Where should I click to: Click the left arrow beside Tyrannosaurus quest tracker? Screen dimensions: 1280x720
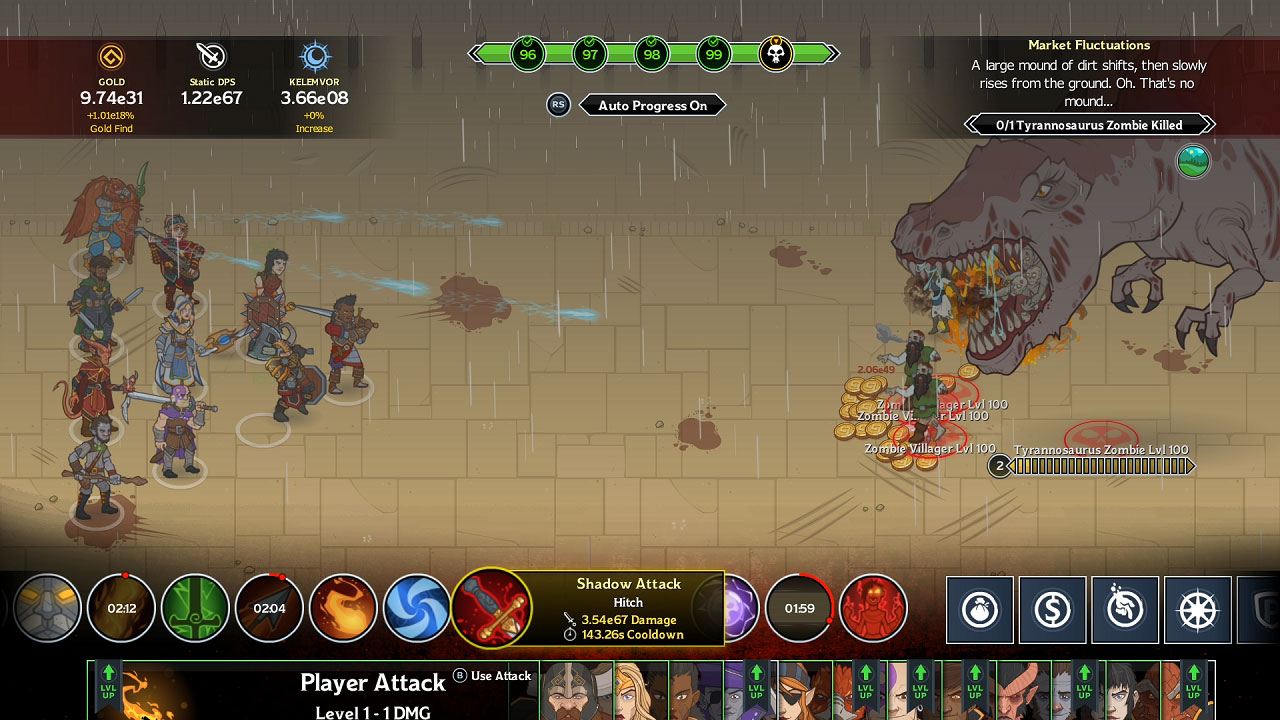968,124
